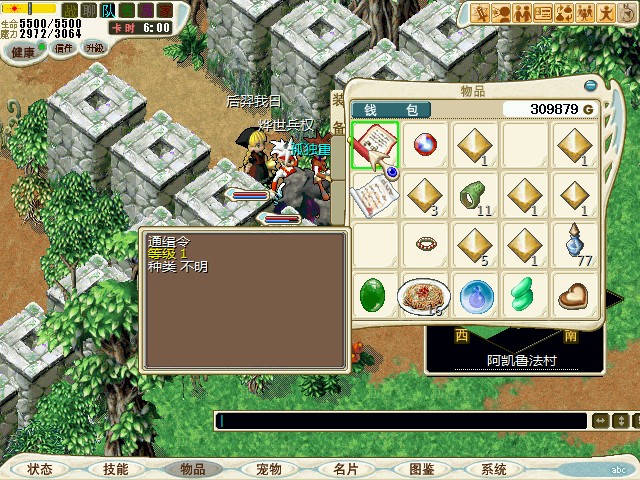Select the 通缉令 wanted notice item
This screenshot has height=480, width=640.
tap(375, 145)
